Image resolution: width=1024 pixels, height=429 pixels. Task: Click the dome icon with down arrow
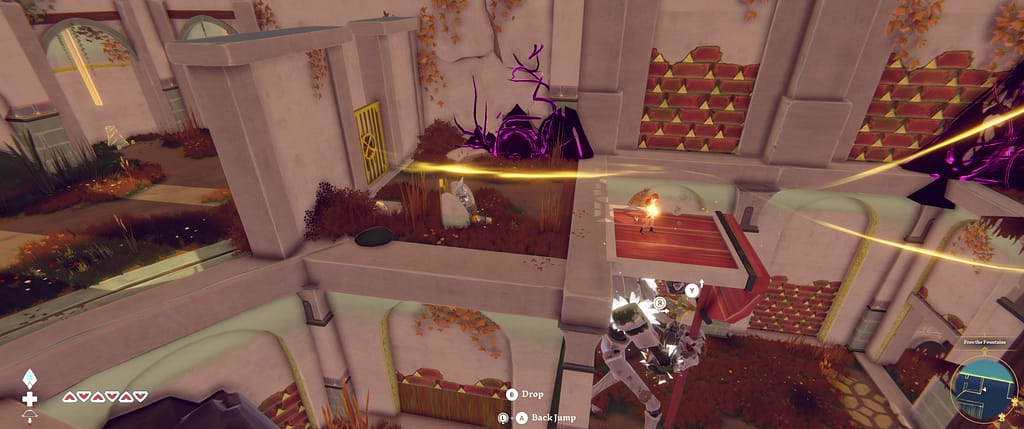click(29, 417)
